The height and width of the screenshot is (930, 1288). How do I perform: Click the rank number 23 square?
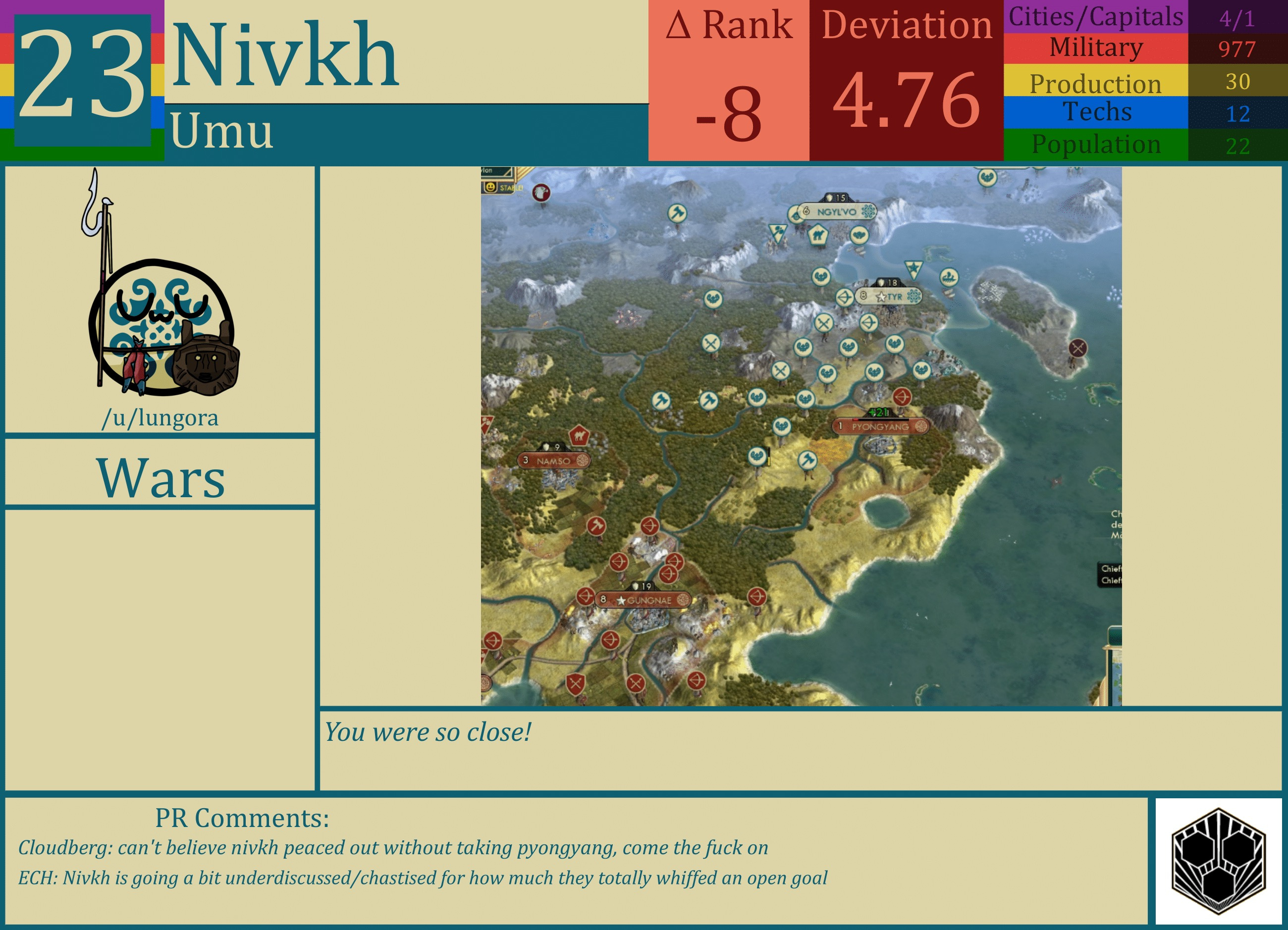click(x=81, y=77)
